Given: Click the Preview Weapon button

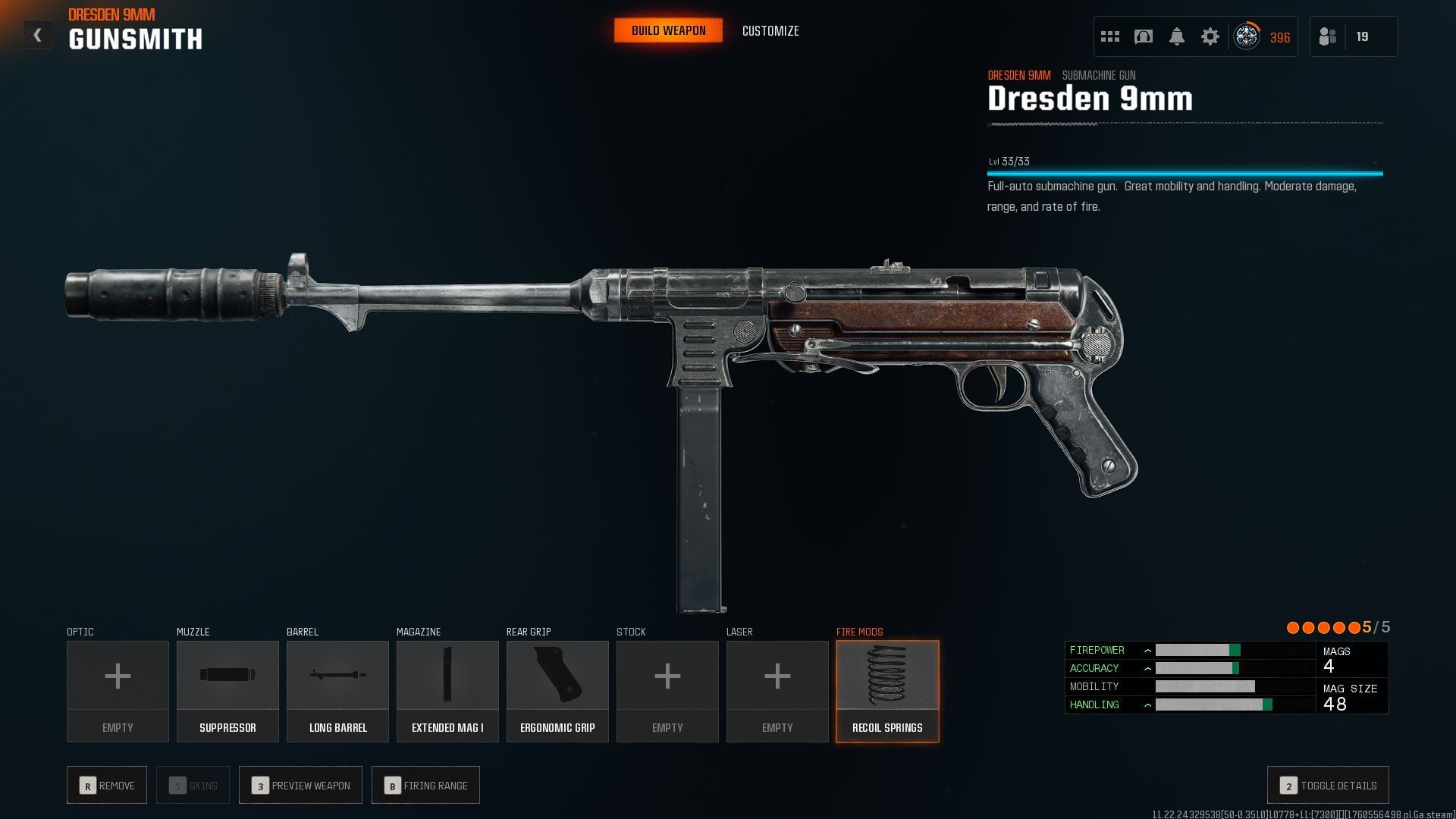Looking at the screenshot, I should pos(300,786).
